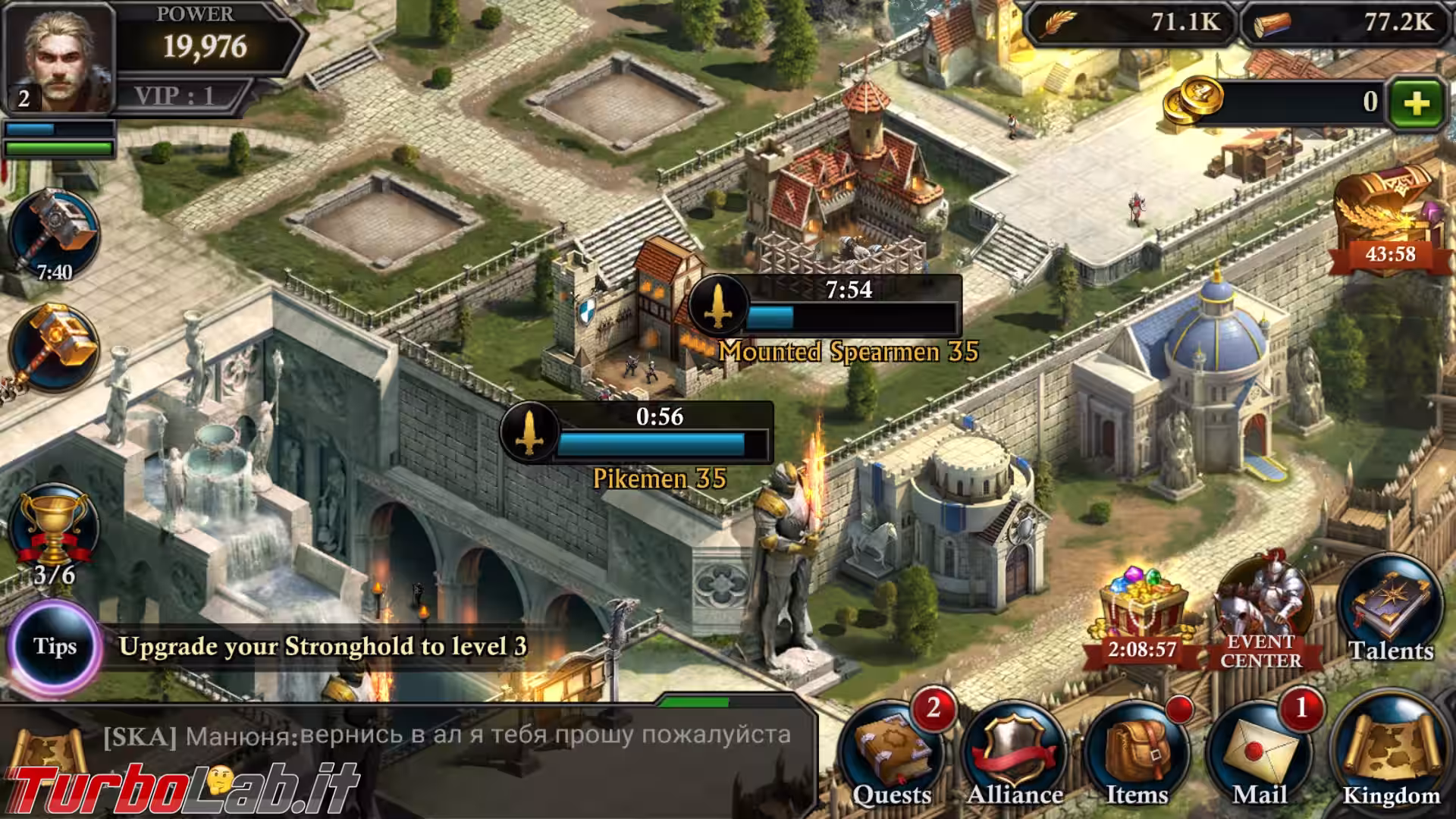Screen dimensions: 1456x819
Task: Go to the Kingdom map
Action: 1392,755
